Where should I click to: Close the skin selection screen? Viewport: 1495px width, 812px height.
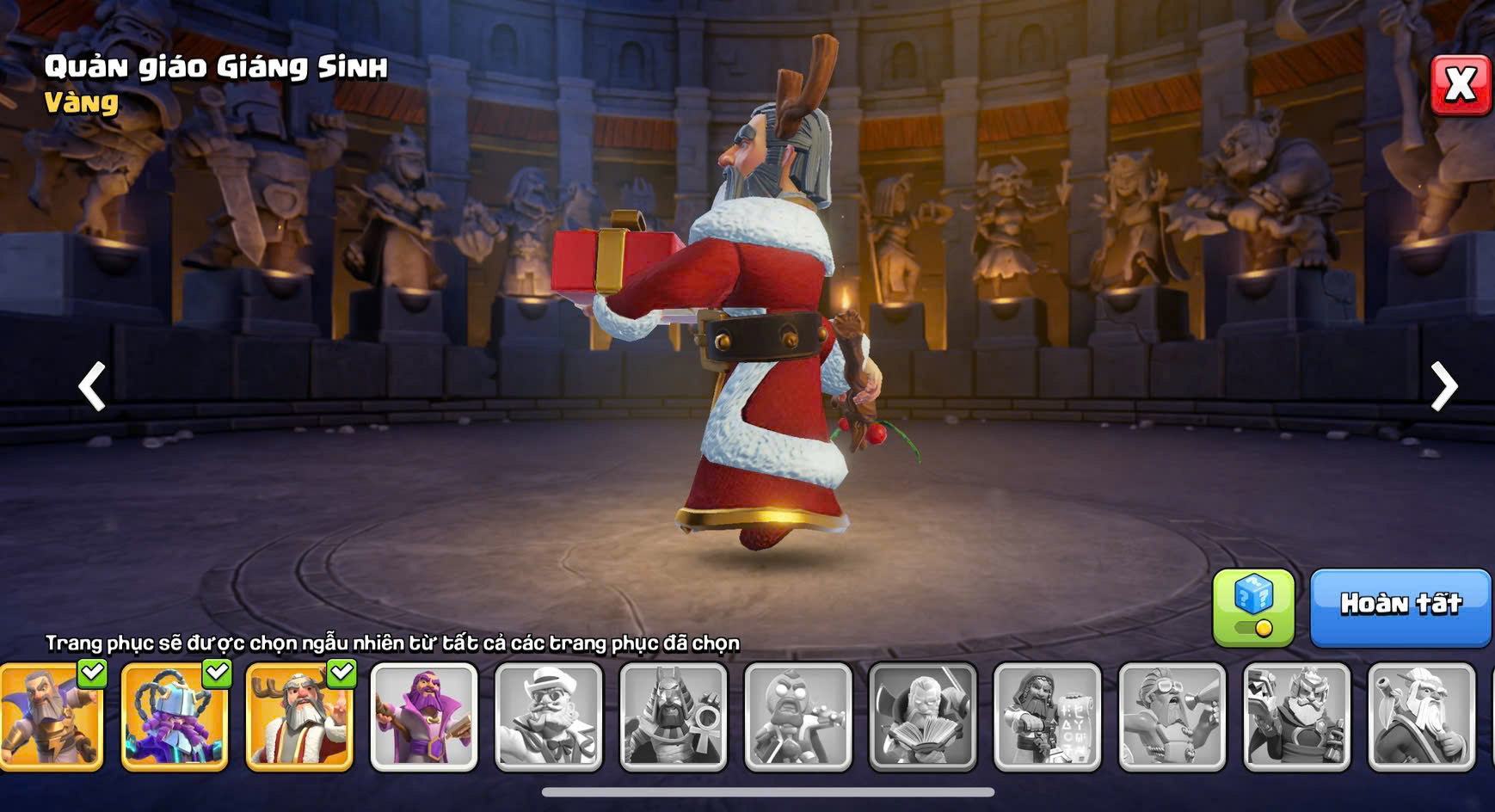tap(1460, 85)
